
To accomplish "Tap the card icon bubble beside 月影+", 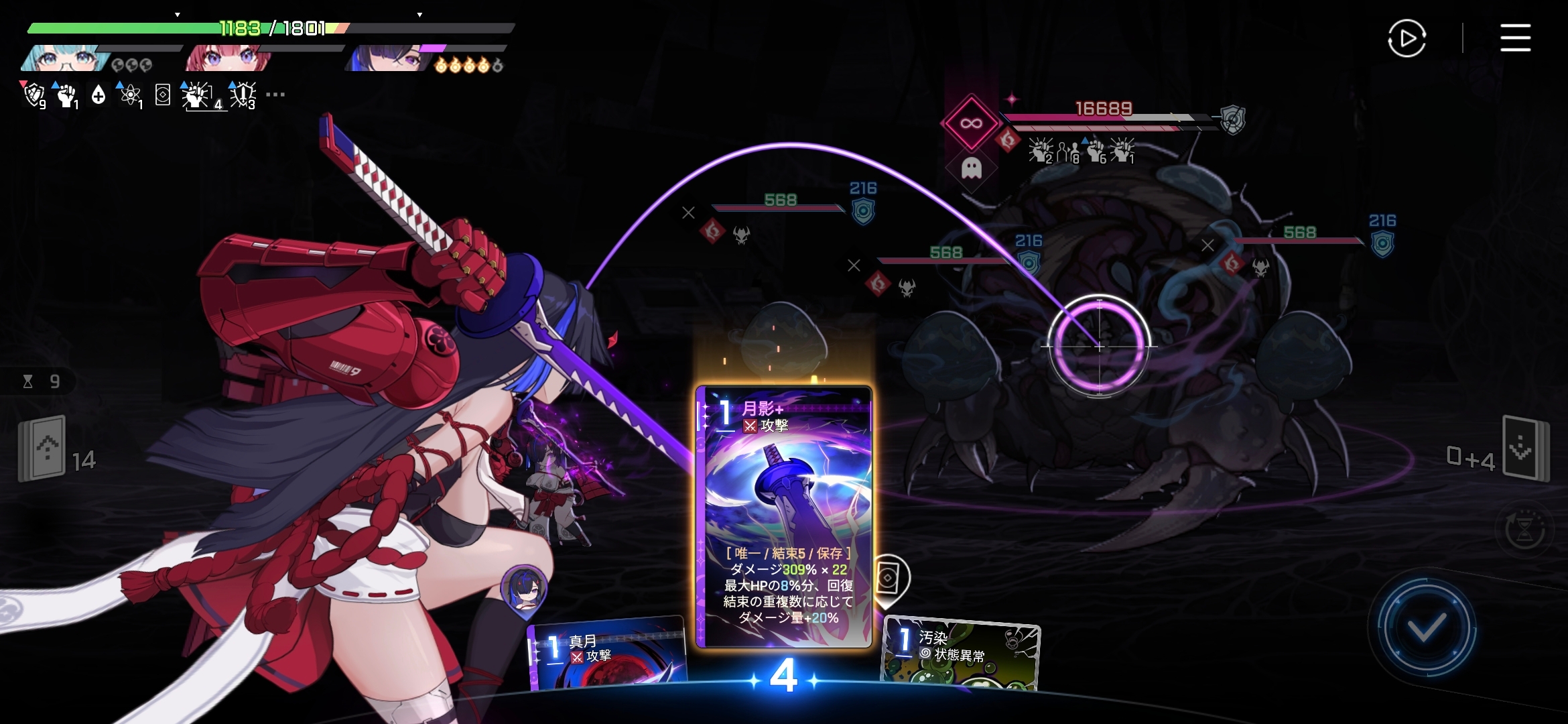I will coord(889,579).
